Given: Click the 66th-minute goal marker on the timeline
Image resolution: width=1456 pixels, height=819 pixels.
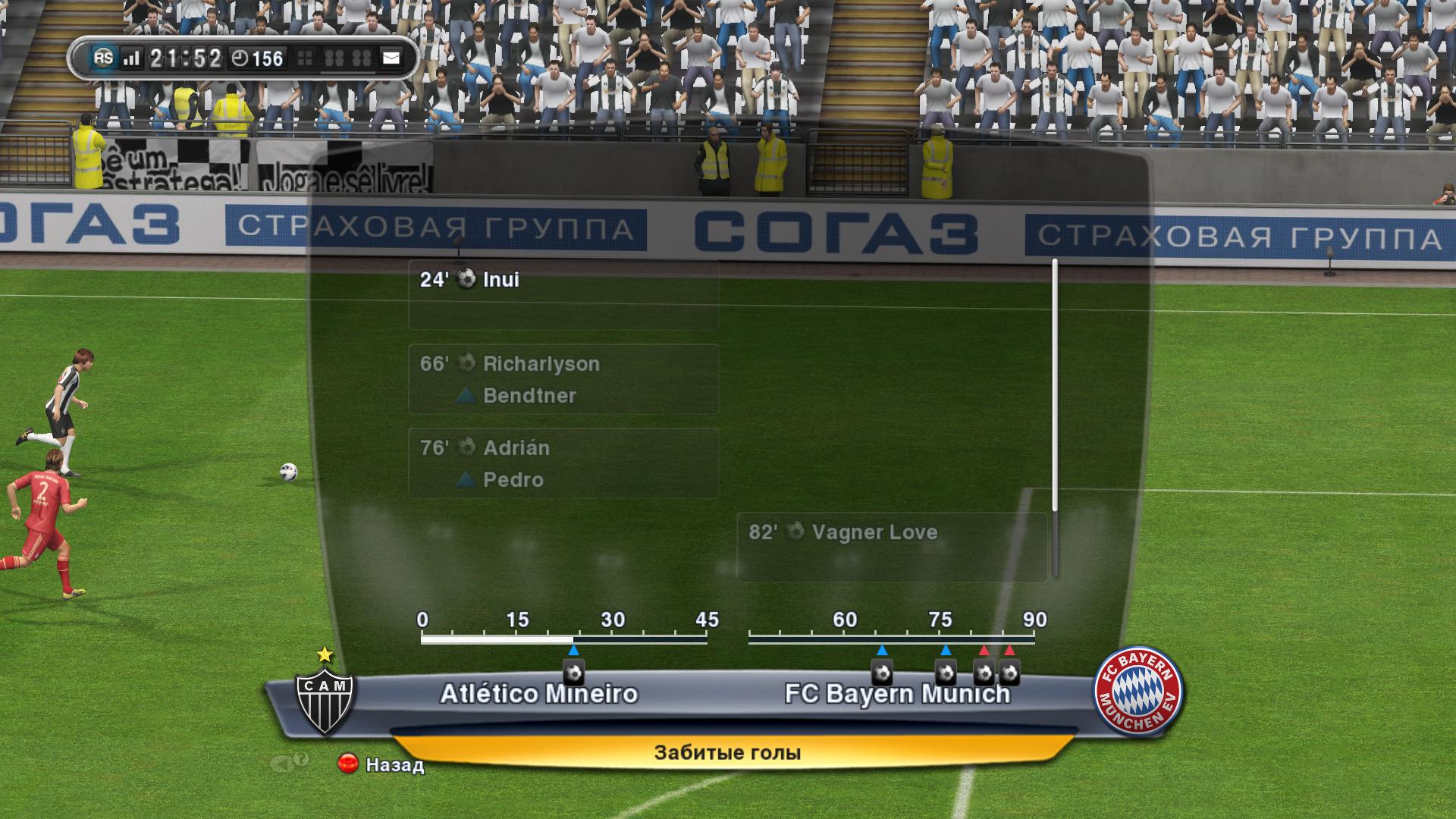Looking at the screenshot, I should coord(881,672).
